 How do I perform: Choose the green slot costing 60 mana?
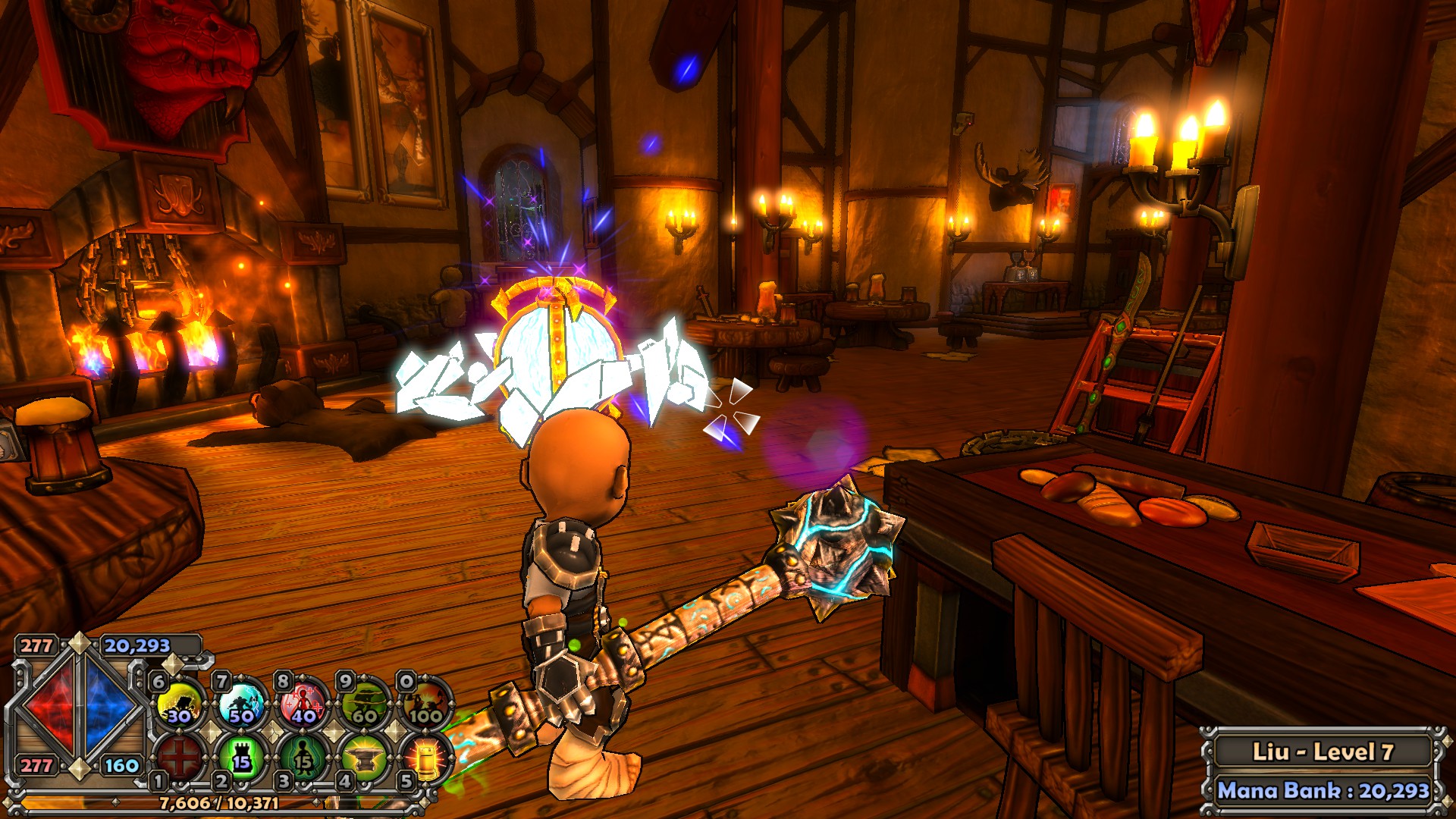pyautogui.click(x=365, y=703)
